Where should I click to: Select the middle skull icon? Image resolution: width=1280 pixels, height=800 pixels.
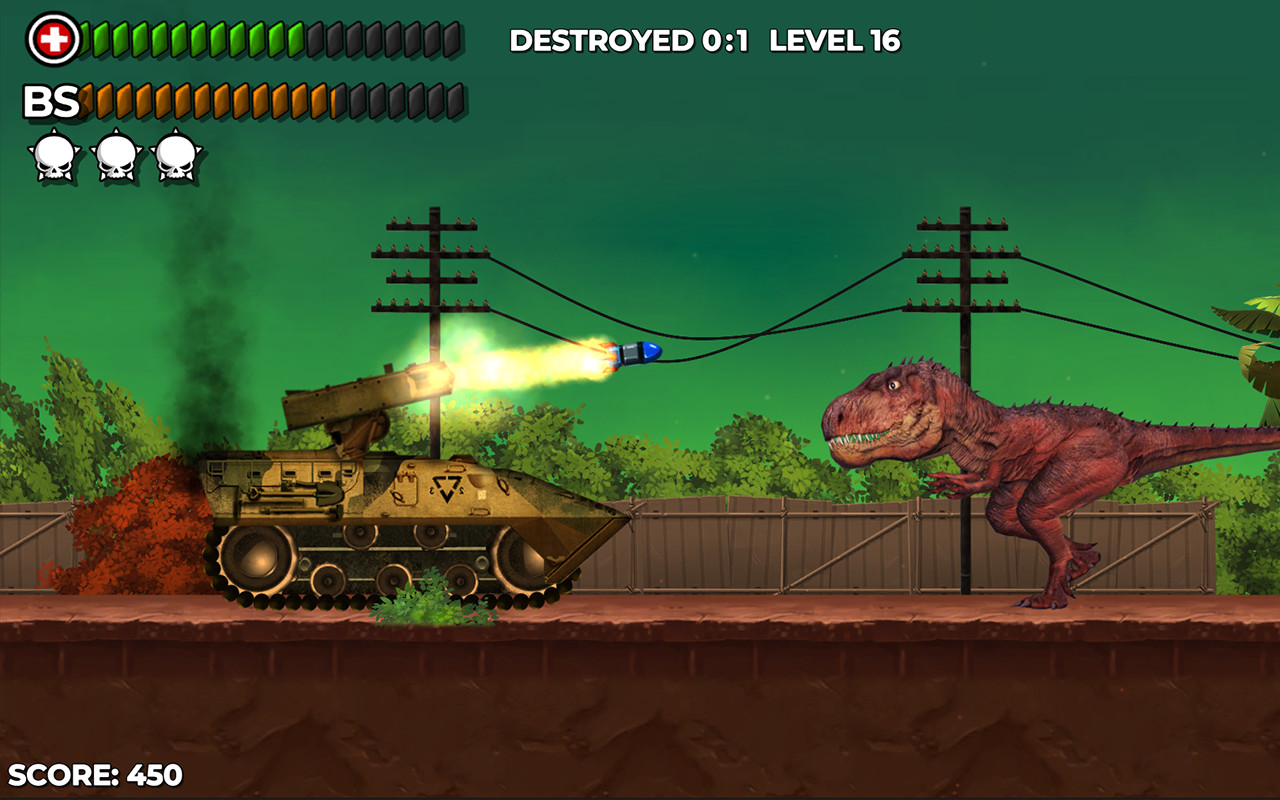tap(115, 153)
